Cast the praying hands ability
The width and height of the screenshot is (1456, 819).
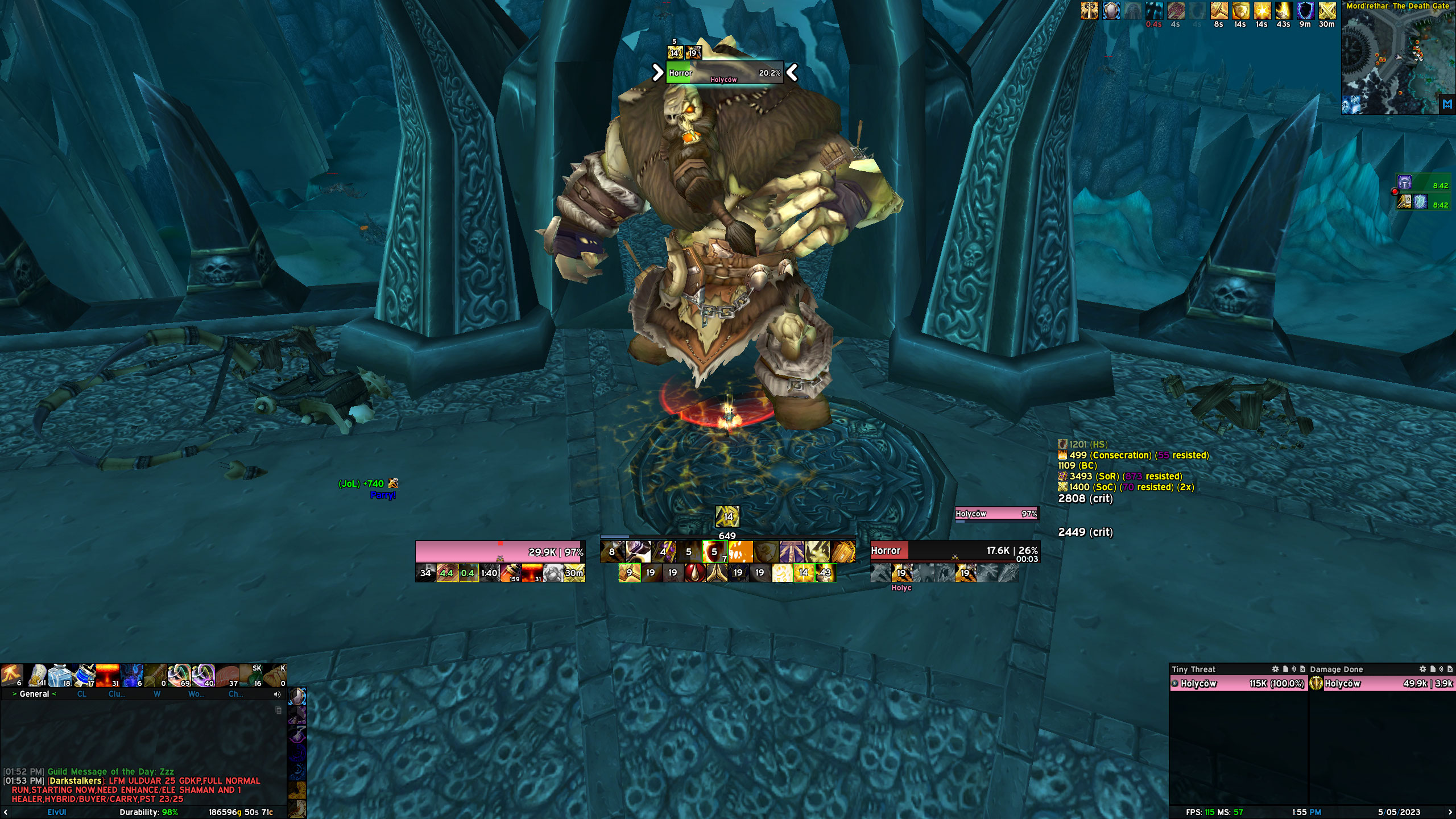coord(717,573)
